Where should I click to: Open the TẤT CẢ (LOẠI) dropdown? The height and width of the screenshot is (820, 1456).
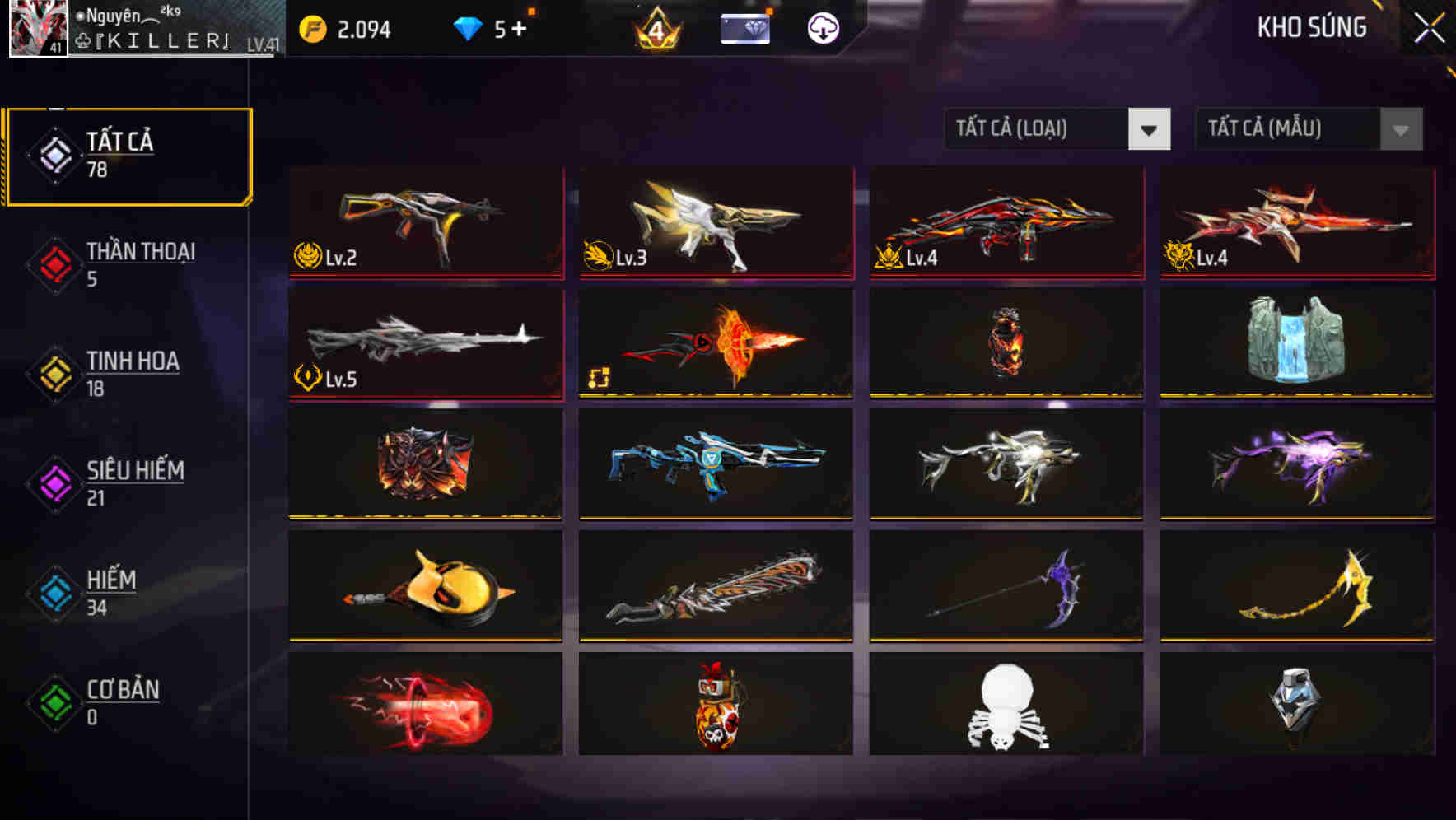click(1057, 129)
